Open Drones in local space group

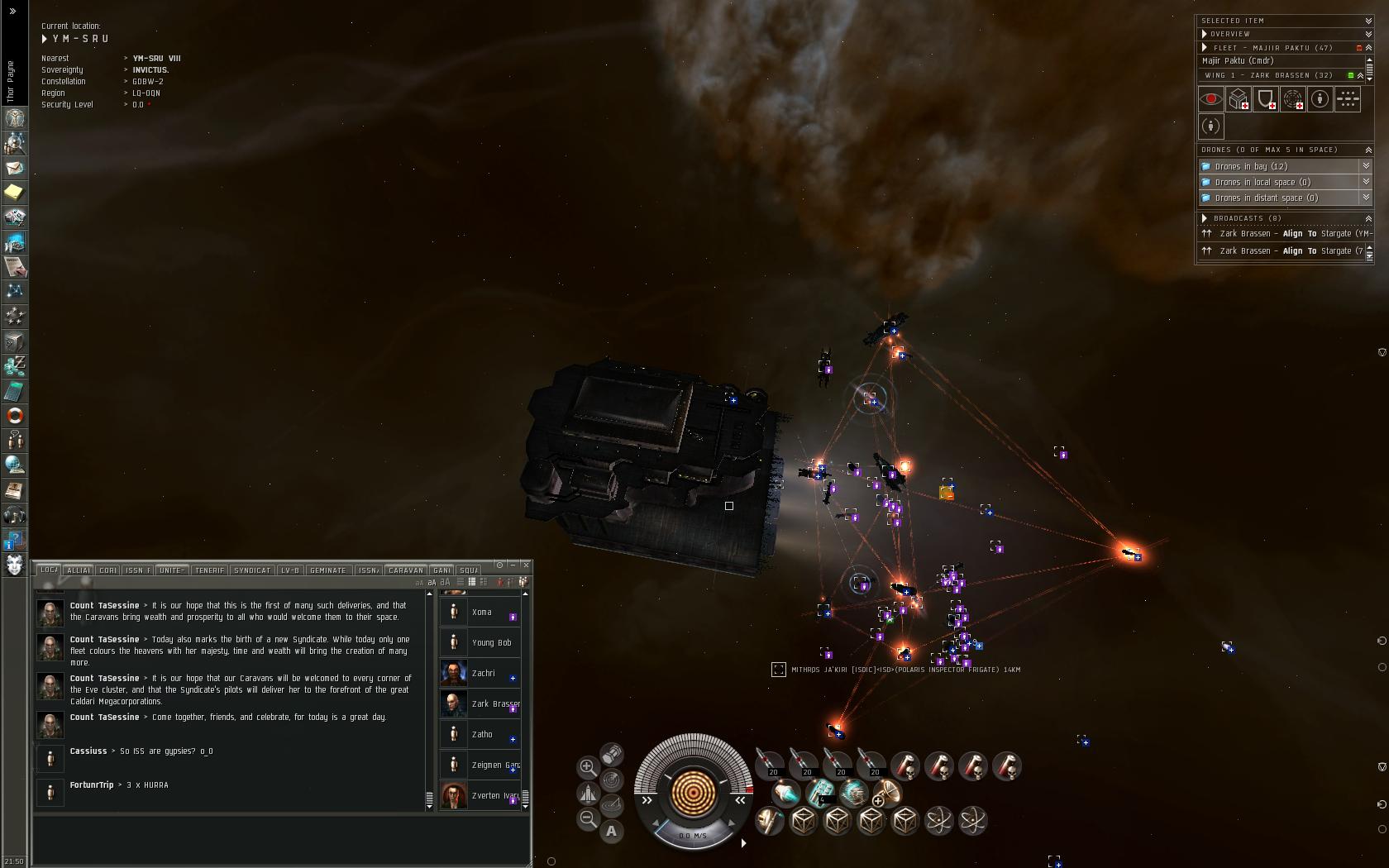tap(1366, 182)
